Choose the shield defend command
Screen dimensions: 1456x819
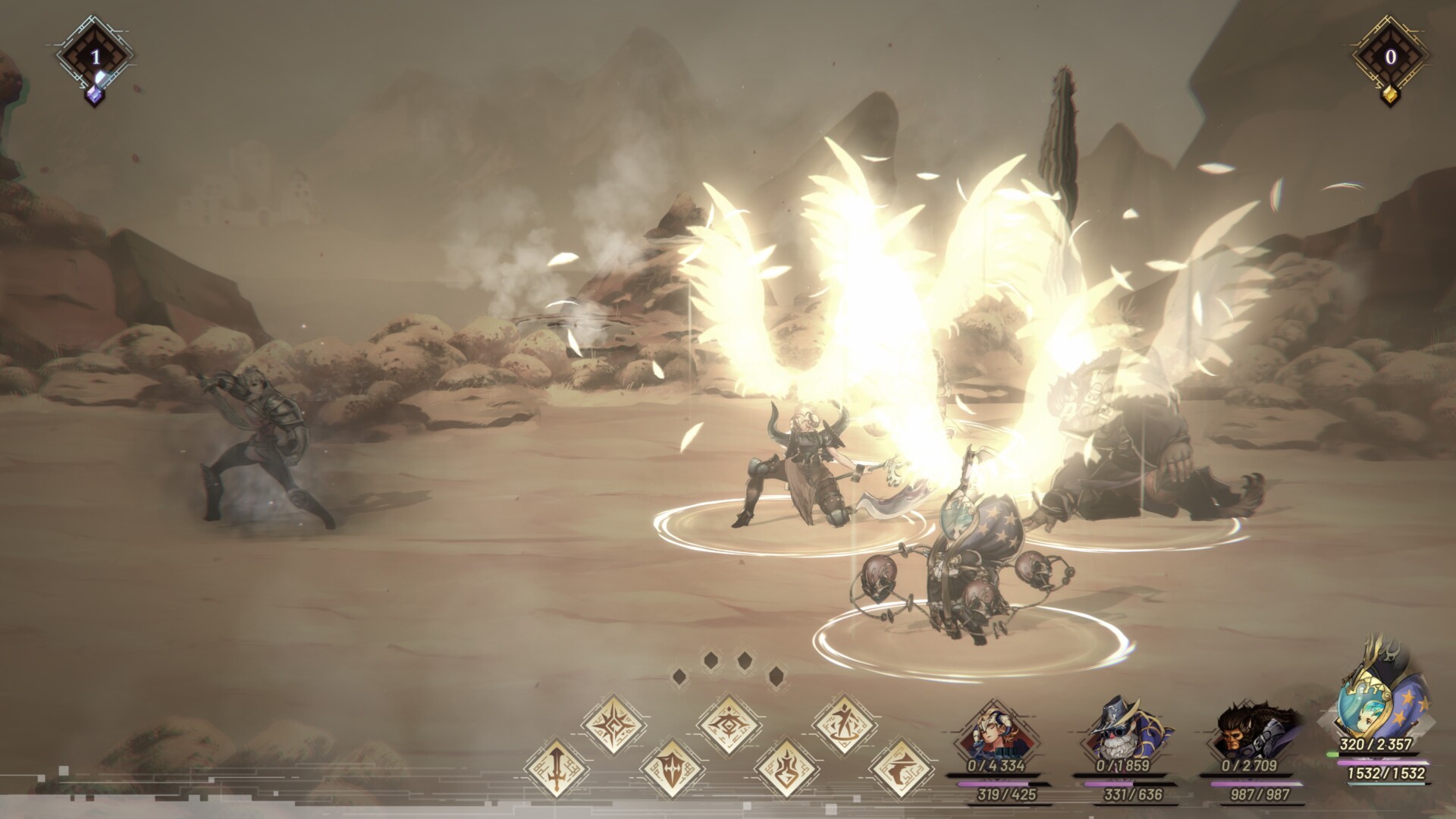670,768
